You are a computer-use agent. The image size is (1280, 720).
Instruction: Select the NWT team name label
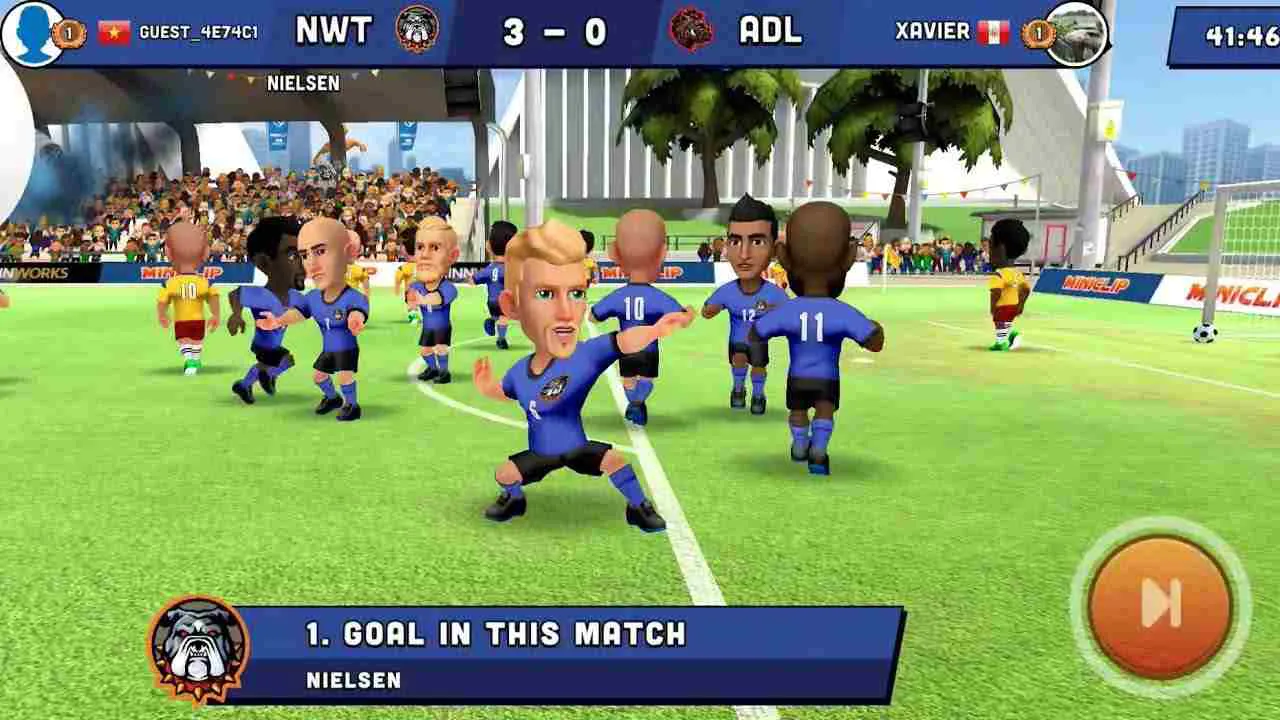click(336, 31)
